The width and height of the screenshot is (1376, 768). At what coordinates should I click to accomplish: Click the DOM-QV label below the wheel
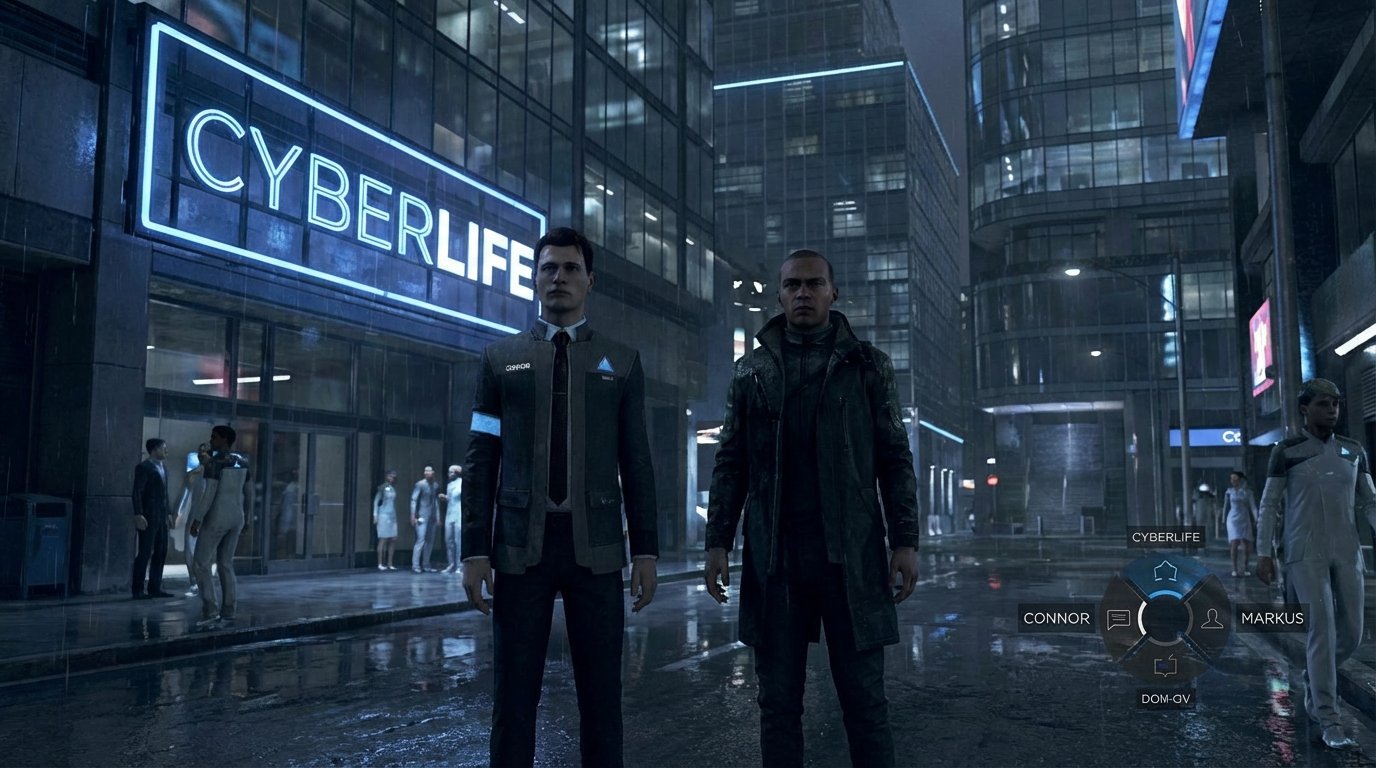pyautogui.click(x=1167, y=699)
